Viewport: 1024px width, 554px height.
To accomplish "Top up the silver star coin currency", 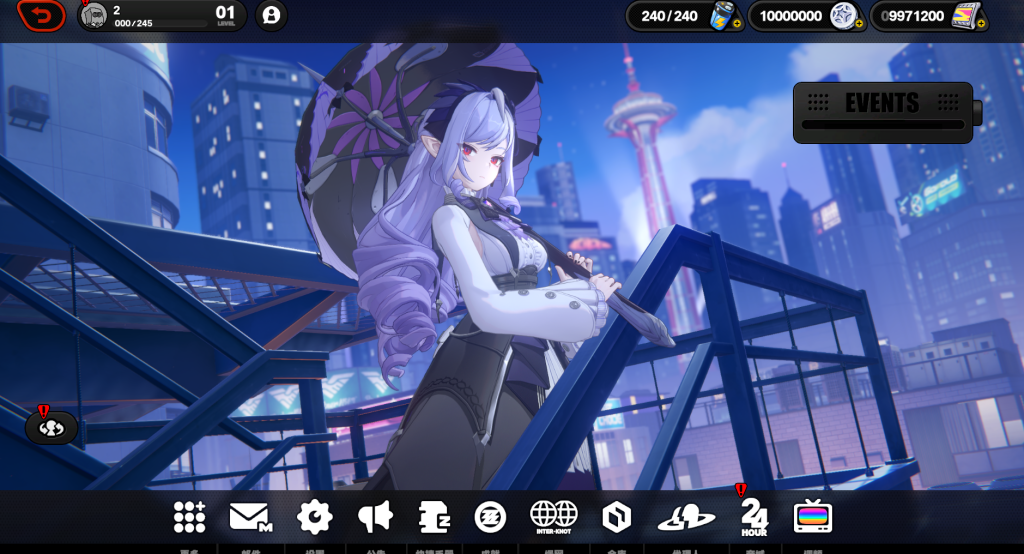I will point(858,23).
